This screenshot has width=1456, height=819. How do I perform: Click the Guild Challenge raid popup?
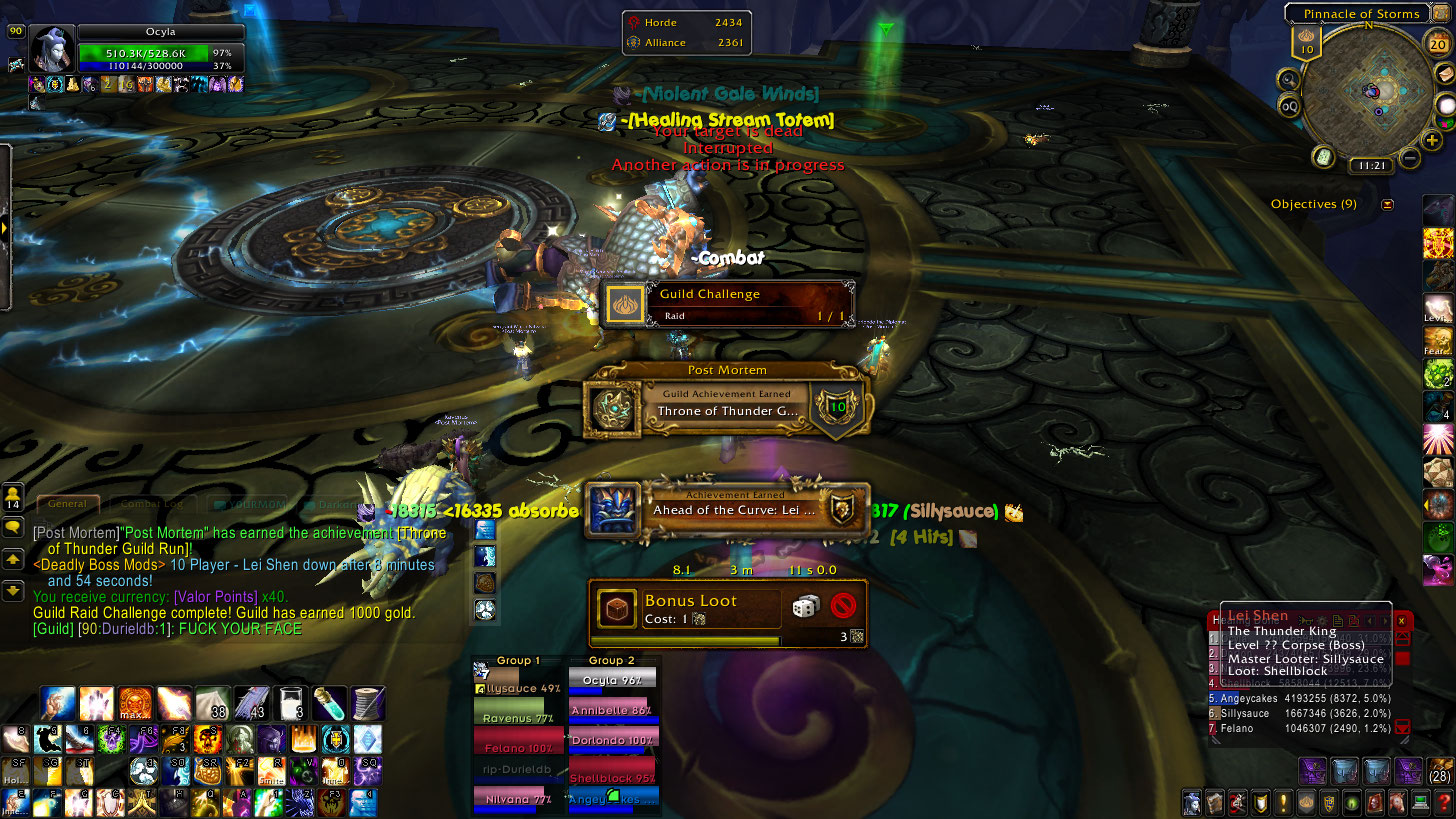pos(726,303)
